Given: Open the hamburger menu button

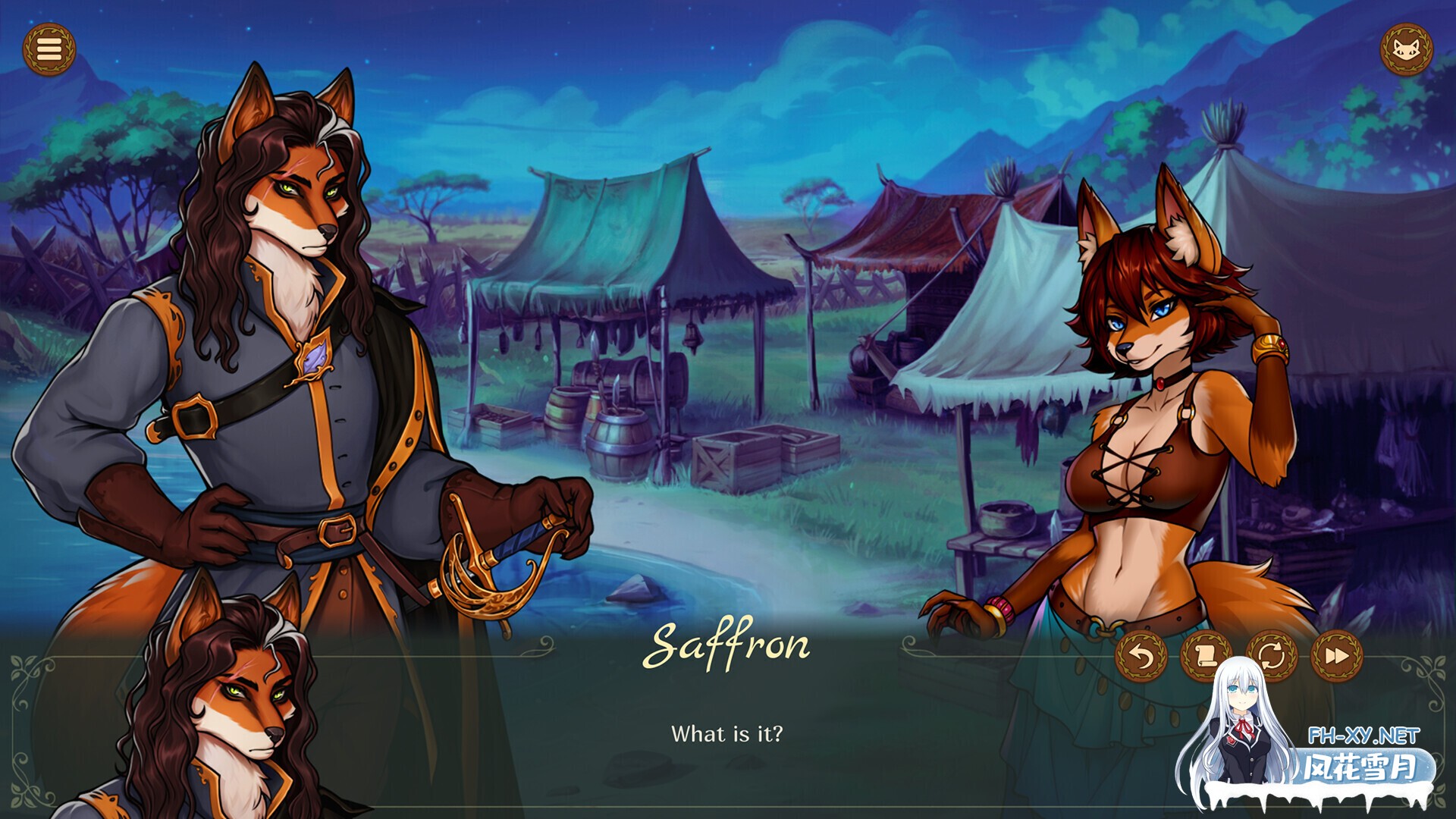Looking at the screenshot, I should 49,50.
